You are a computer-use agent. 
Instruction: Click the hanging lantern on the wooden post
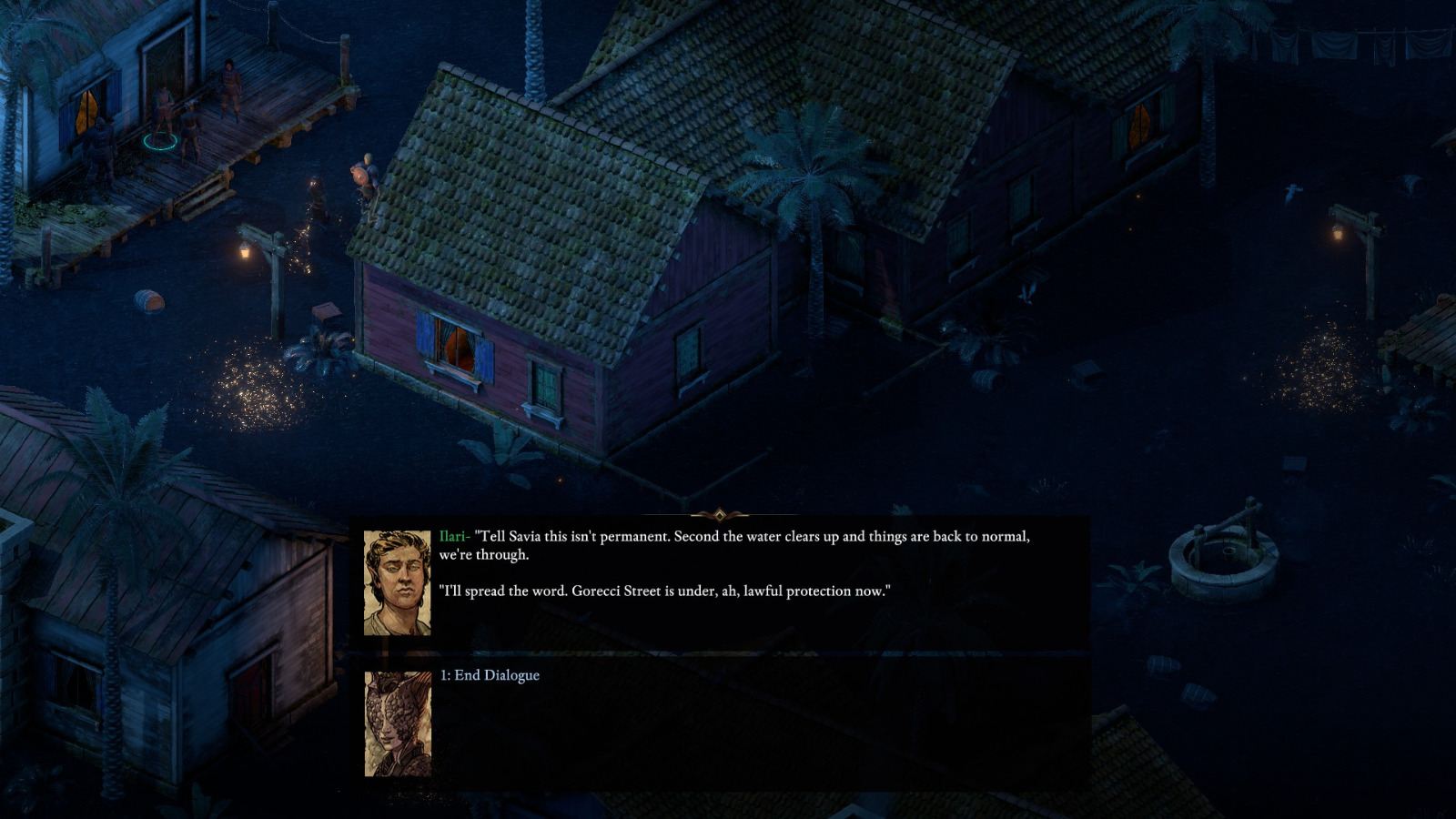coord(243,252)
